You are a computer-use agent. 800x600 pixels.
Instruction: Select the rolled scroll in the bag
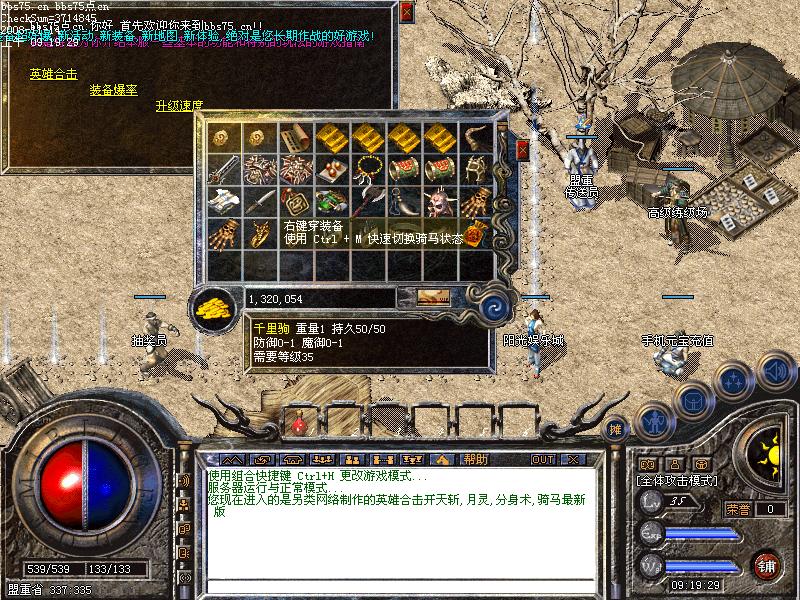point(294,136)
